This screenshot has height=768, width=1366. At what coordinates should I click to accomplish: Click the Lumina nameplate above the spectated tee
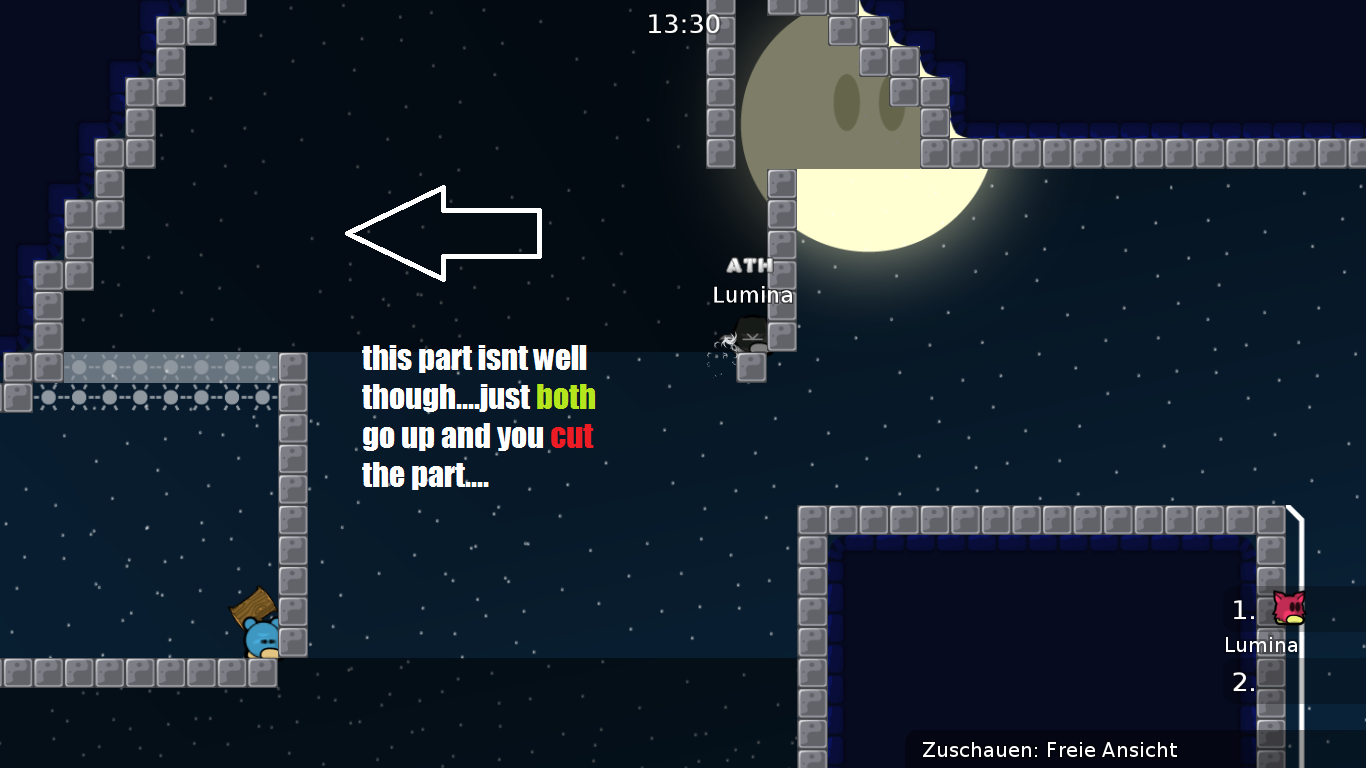[754, 295]
